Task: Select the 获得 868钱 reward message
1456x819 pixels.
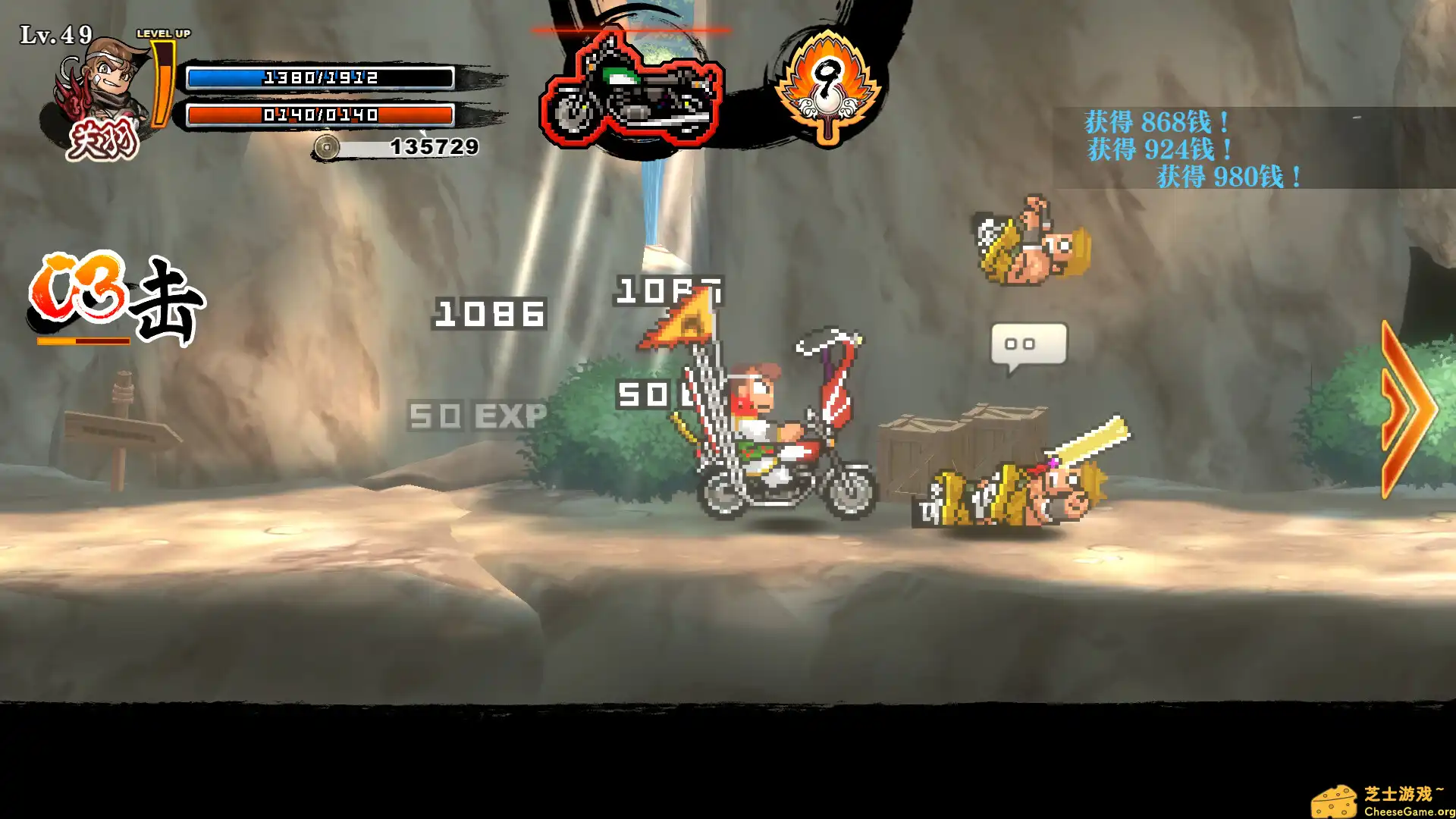Action: pyautogui.click(x=1155, y=121)
